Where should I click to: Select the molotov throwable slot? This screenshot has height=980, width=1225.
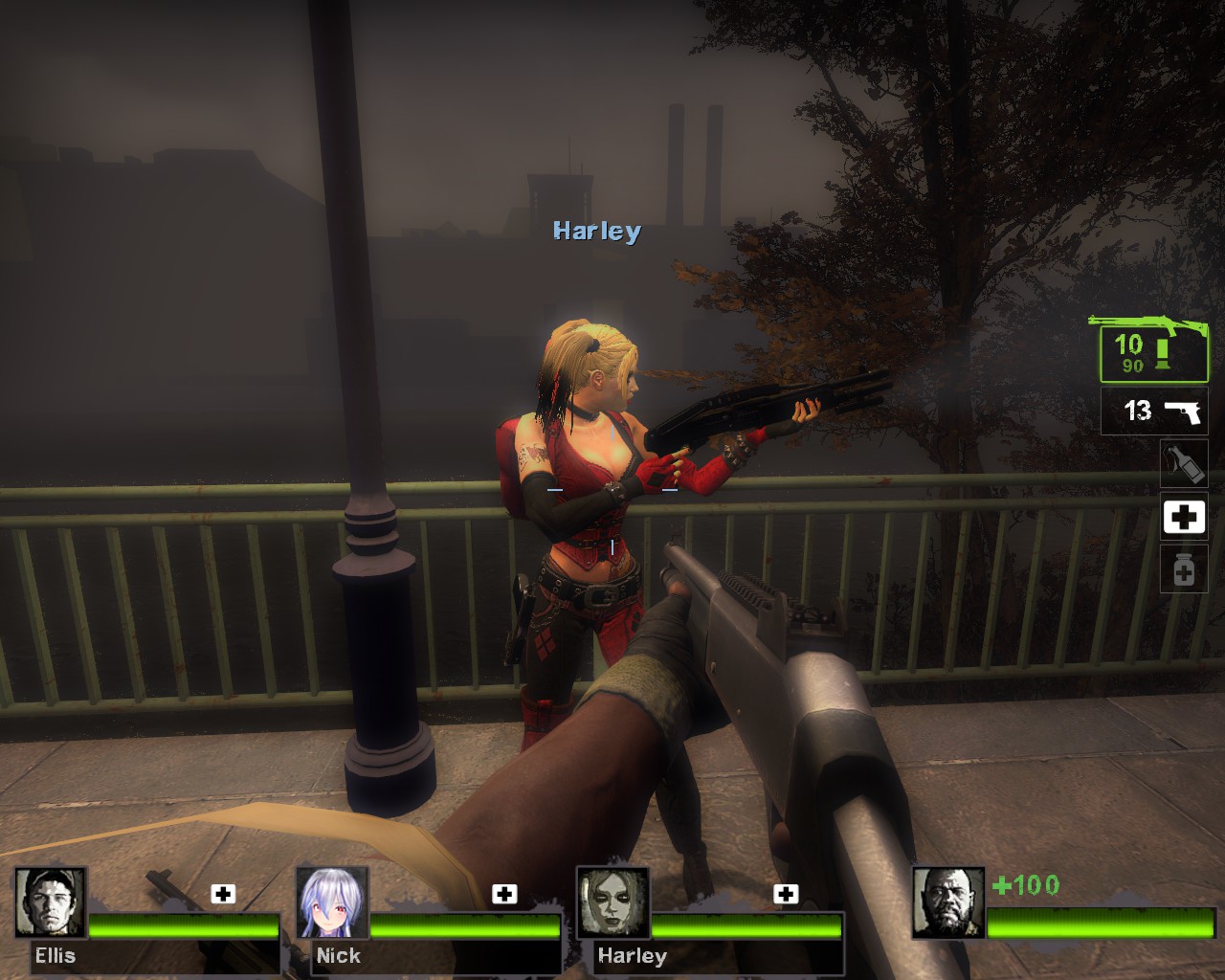click(1184, 465)
